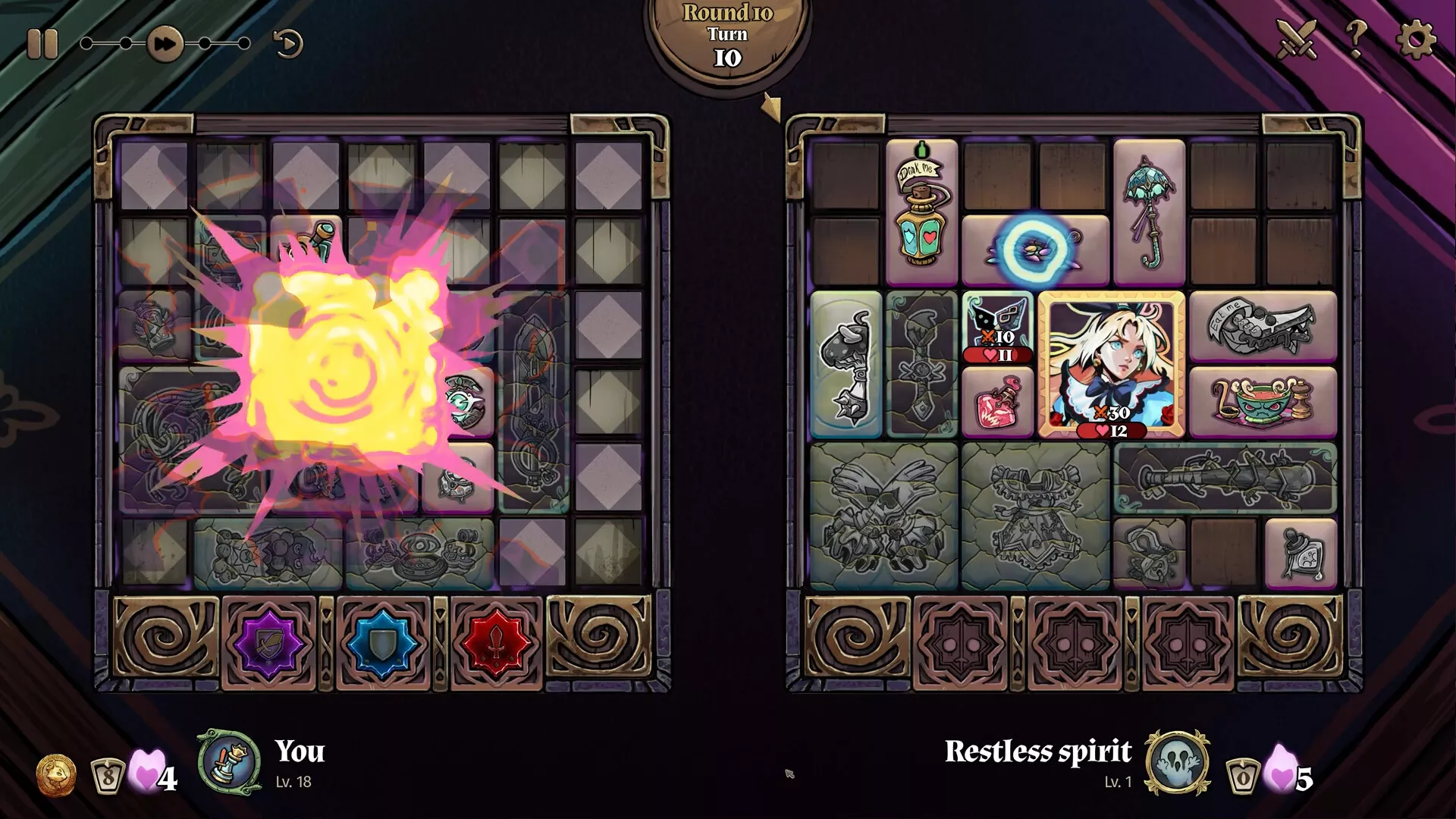Image resolution: width=1456 pixels, height=819 pixels.
Task: Open the settings gear
Action: tap(1415, 38)
